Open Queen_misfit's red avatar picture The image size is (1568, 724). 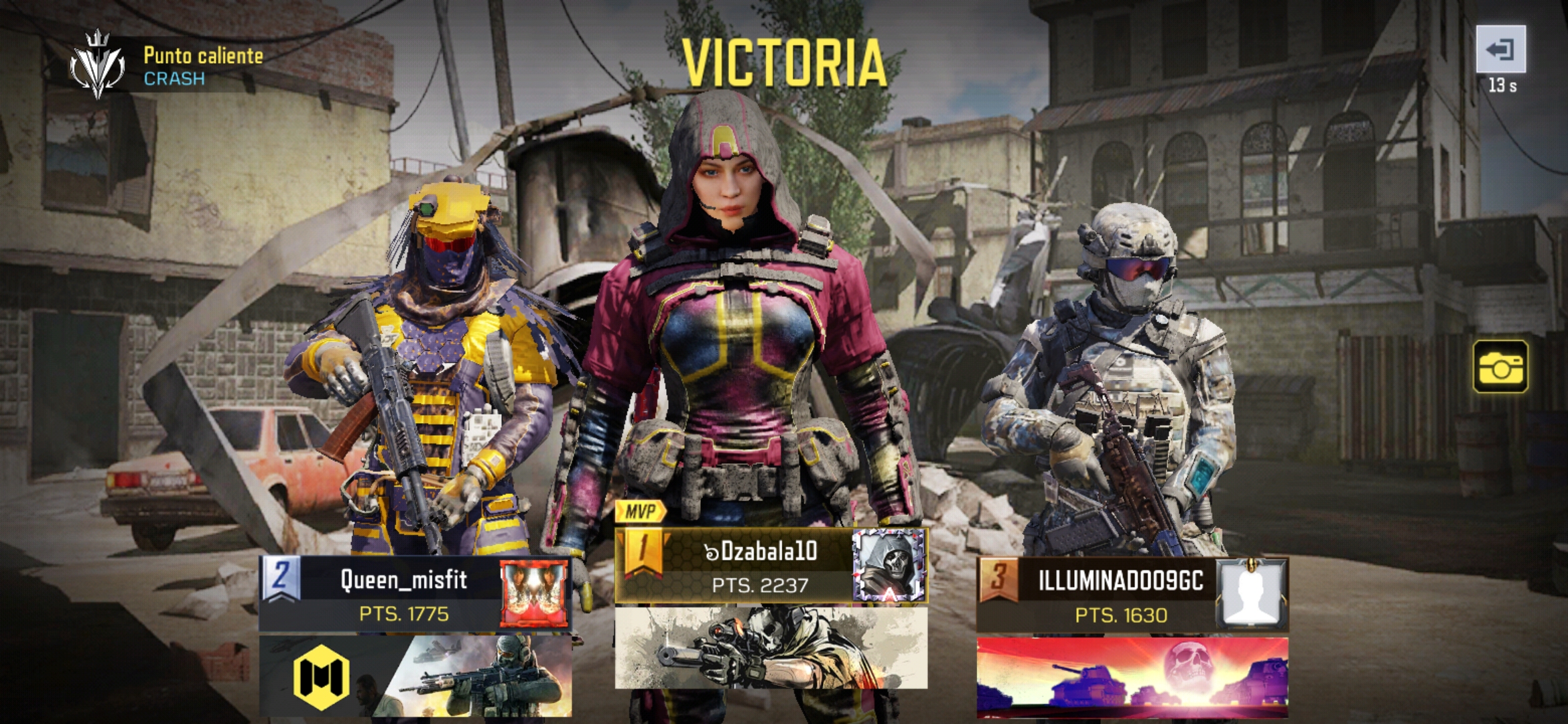pyautogui.click(x=534, y=594)
